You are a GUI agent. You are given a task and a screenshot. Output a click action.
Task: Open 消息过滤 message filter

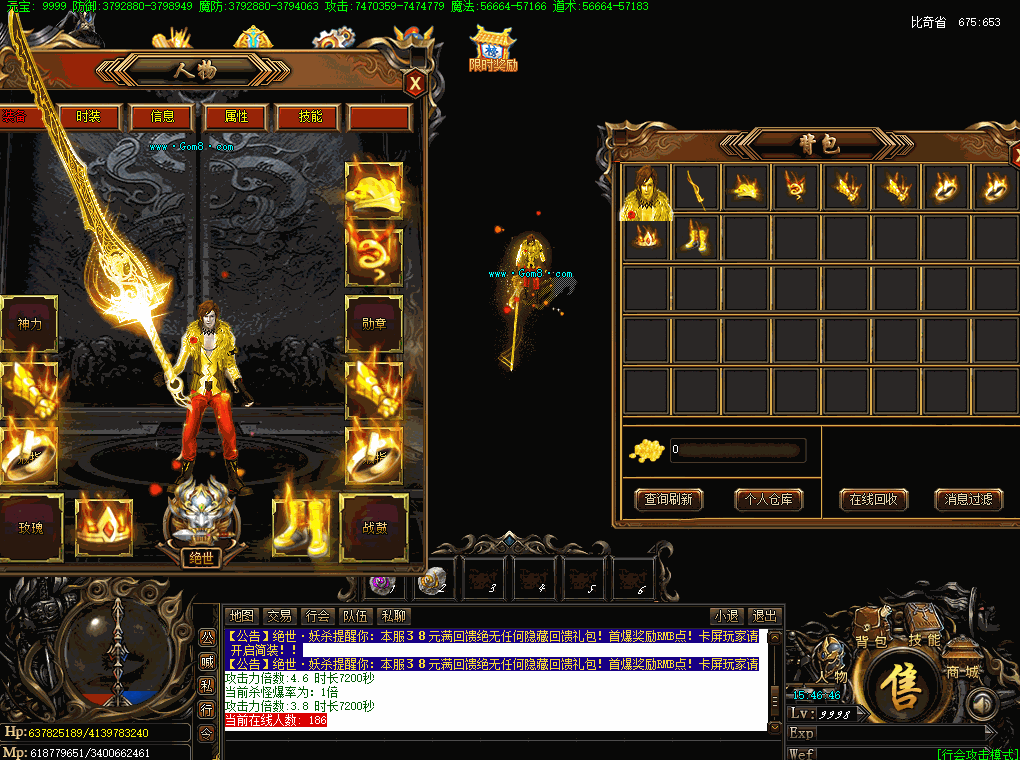click(969, 499)
